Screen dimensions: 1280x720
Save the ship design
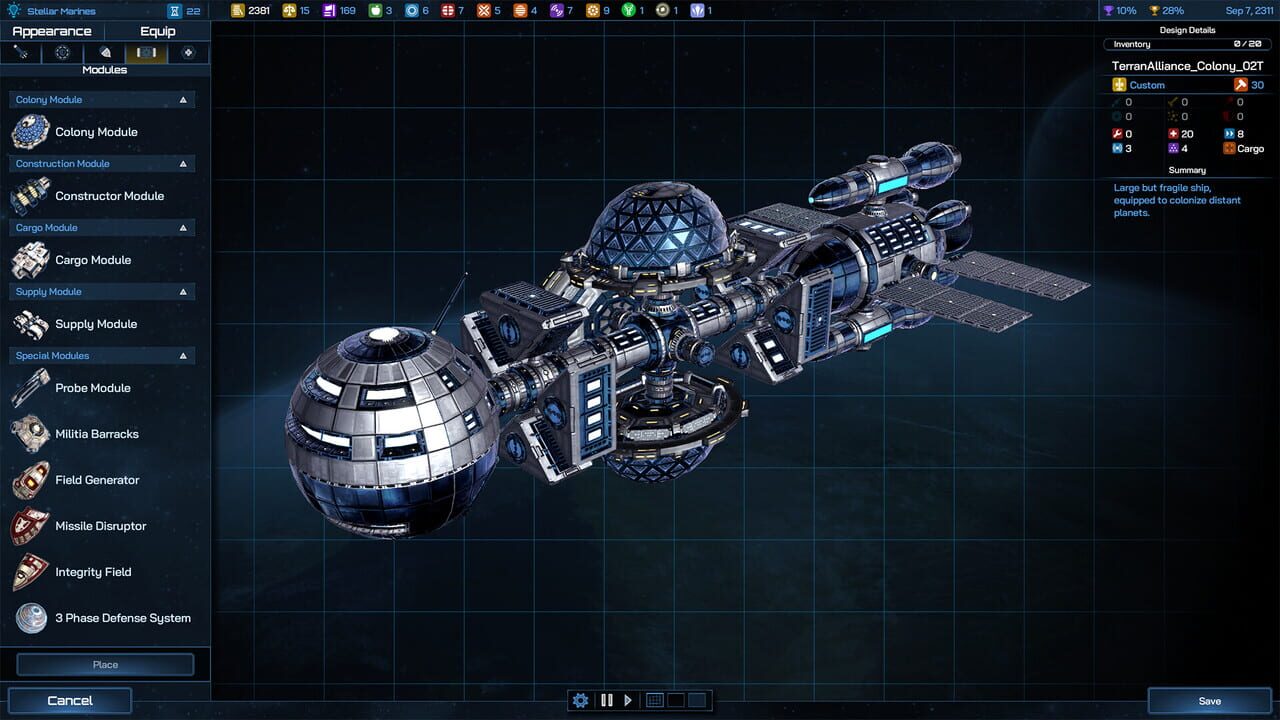pos(1209,700)
